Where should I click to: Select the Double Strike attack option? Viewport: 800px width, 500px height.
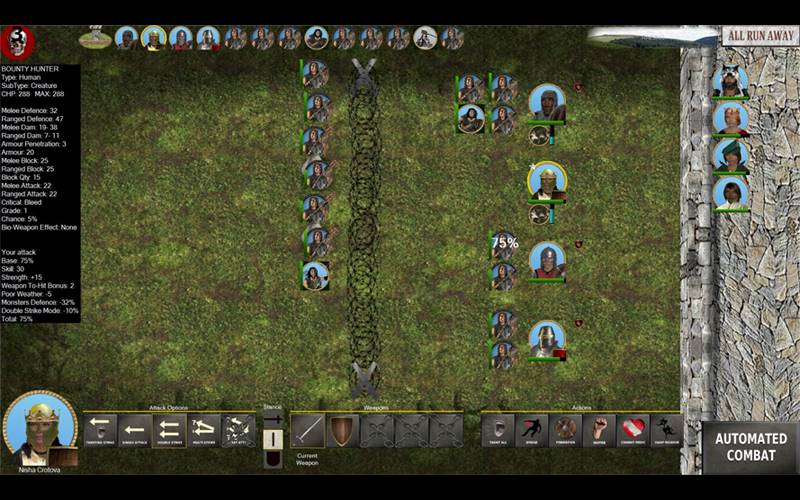168,430
